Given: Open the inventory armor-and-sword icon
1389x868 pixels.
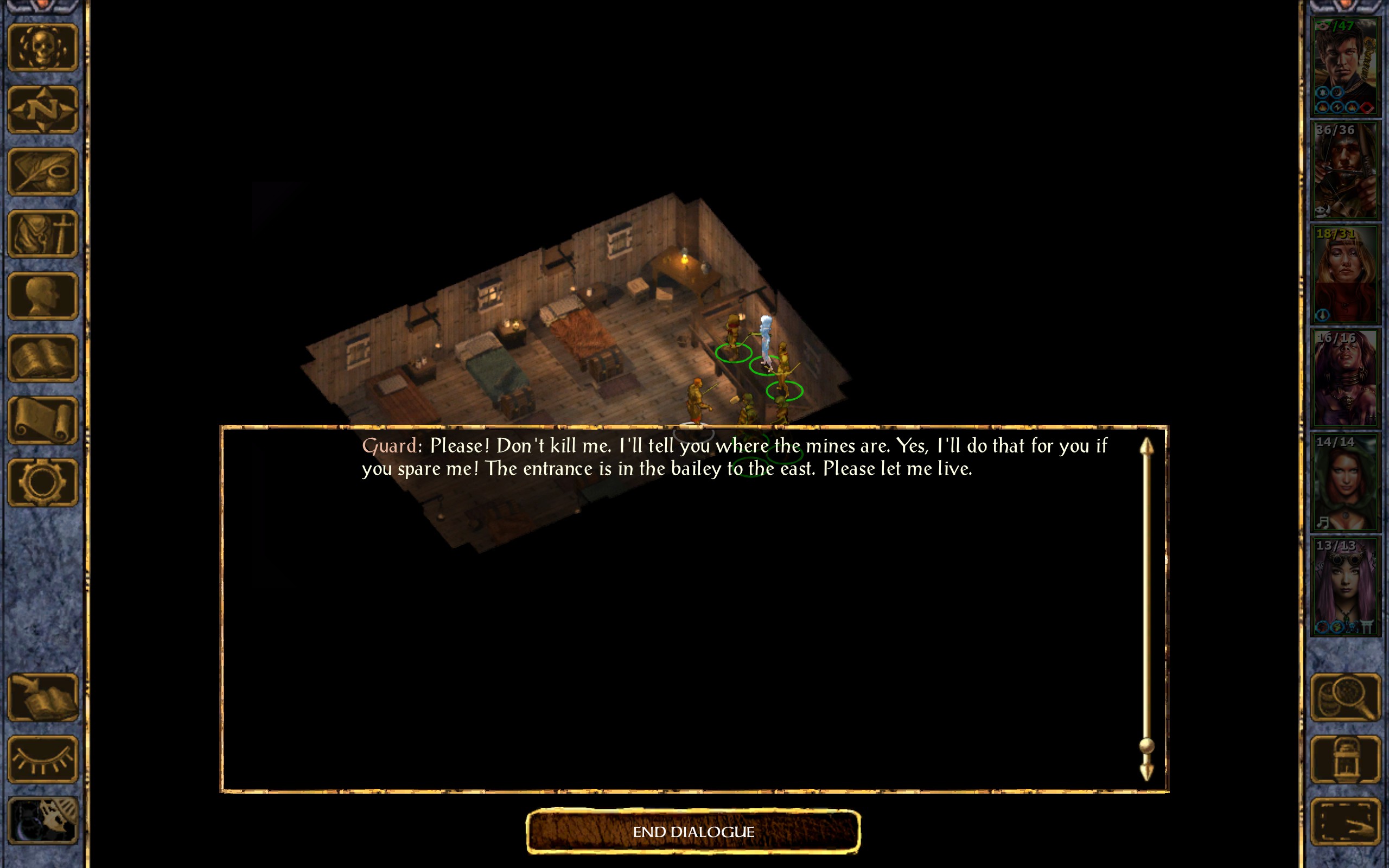Looking at the screenshot, I should 43,234.
